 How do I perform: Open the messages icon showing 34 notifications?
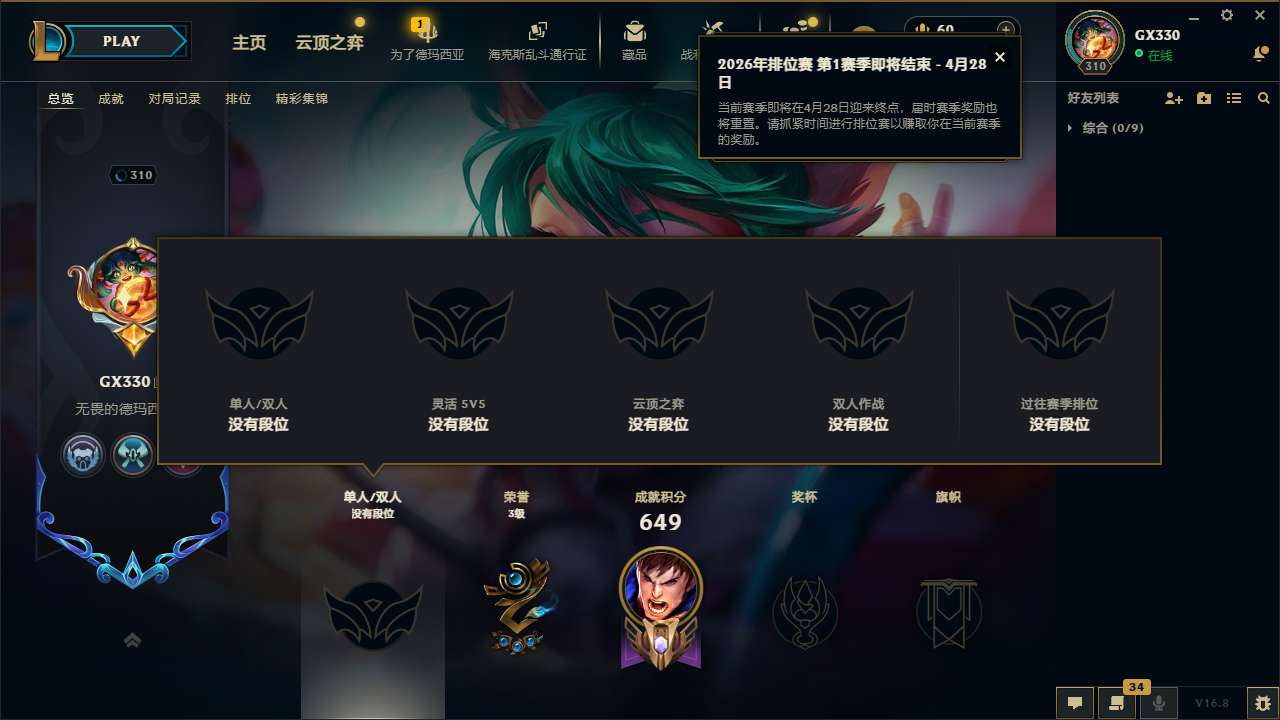click(x=1117, y=703)
